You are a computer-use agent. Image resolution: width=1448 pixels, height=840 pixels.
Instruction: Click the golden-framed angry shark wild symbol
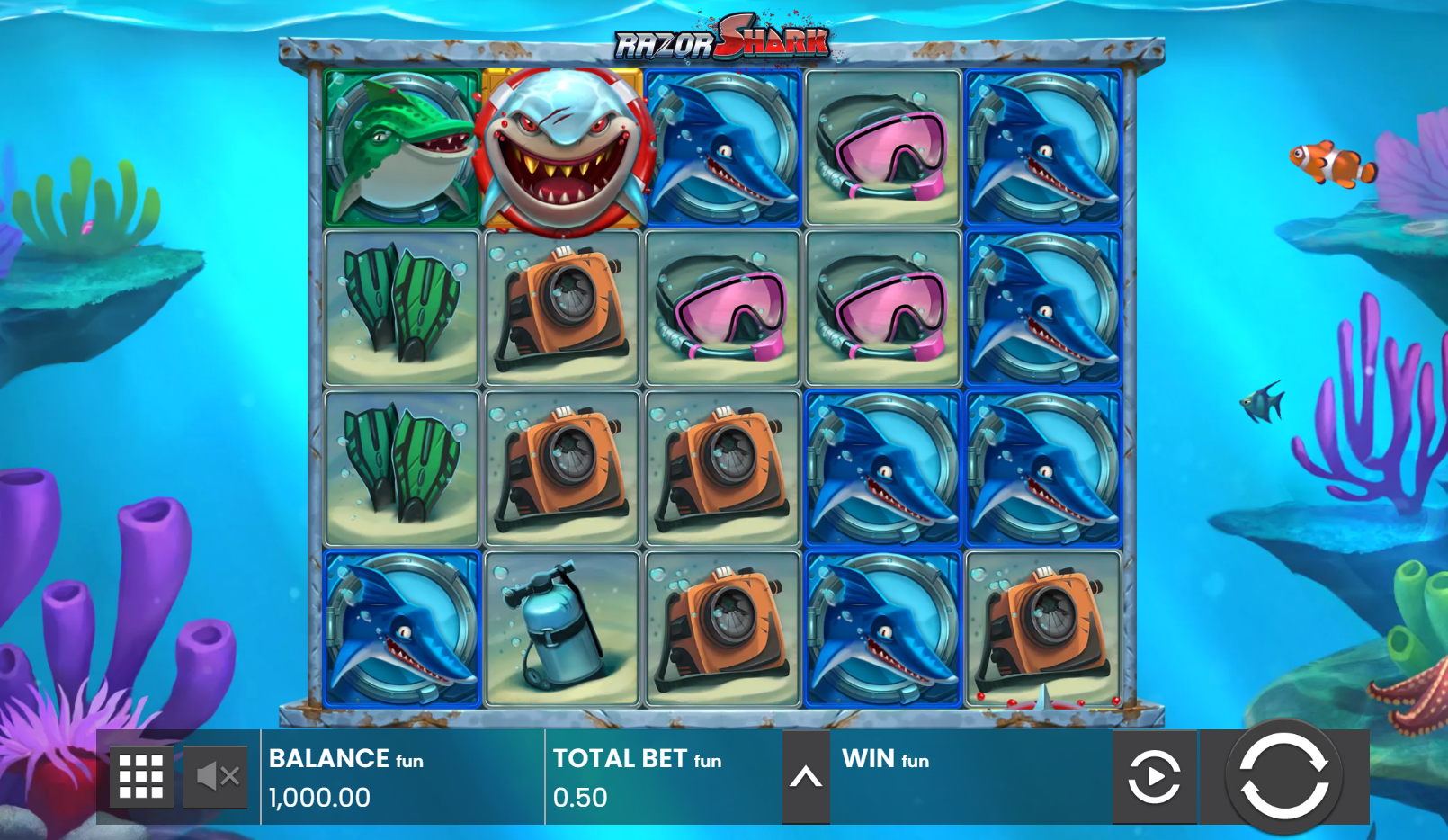[561, 147]
